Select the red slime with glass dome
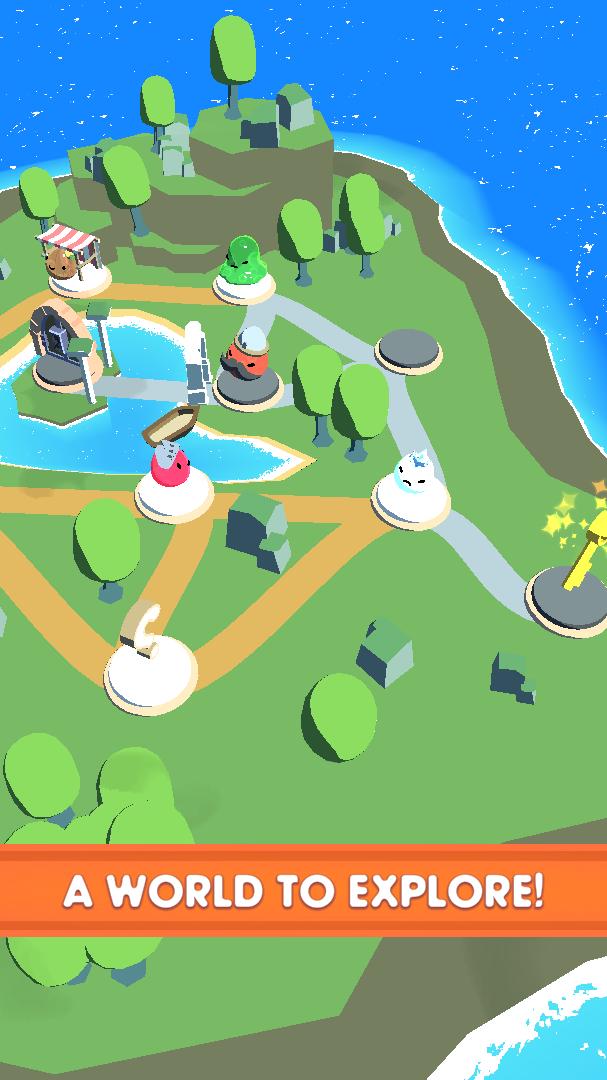 [x=243, y=362]
